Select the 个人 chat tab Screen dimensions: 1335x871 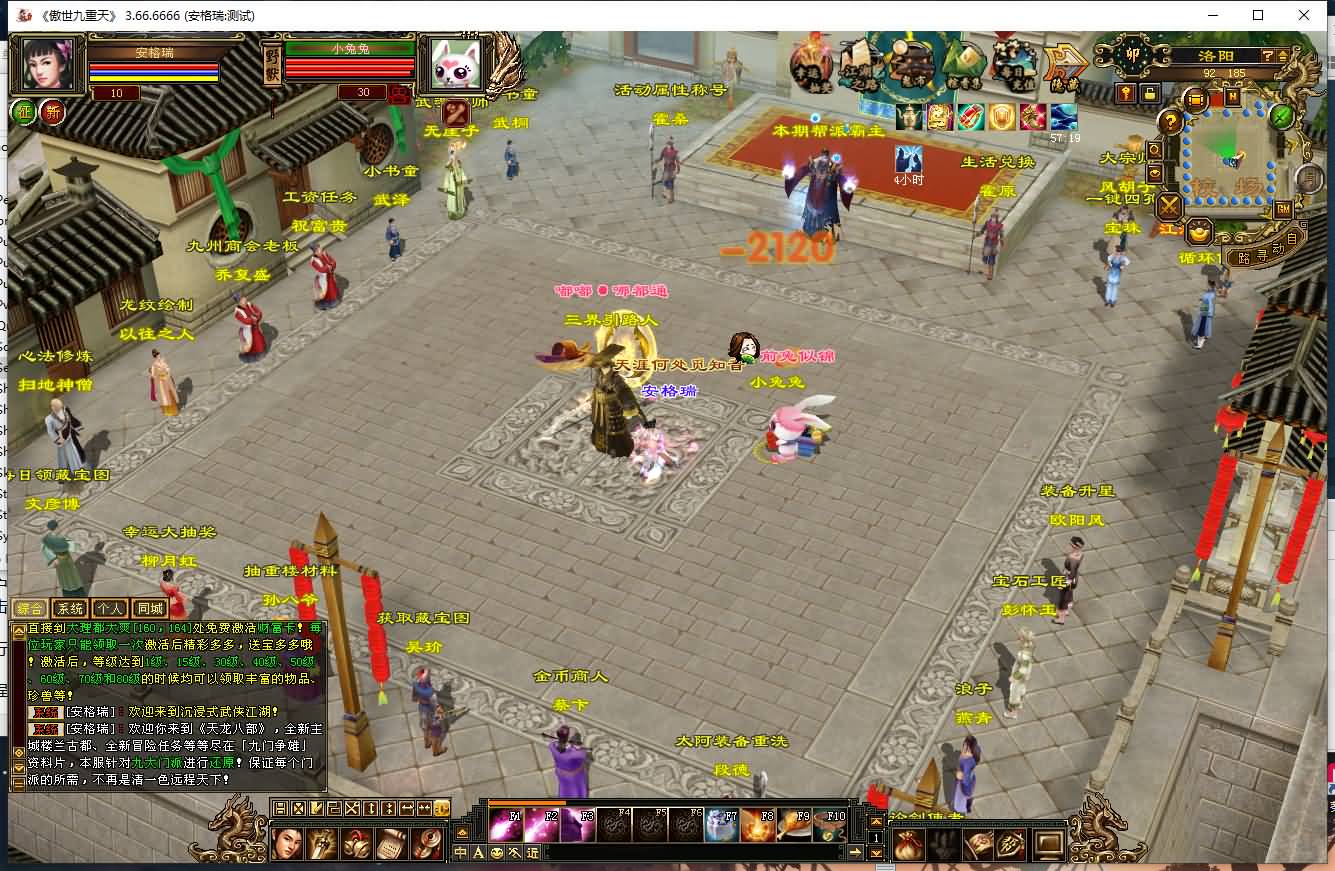[110, 608]
